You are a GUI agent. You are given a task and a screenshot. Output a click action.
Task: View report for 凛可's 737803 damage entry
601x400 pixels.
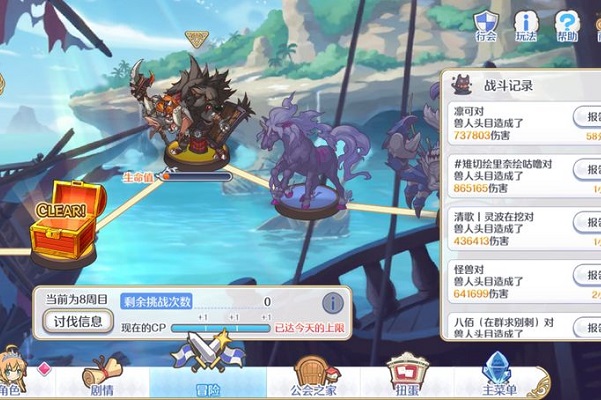[x=588, y=117]
